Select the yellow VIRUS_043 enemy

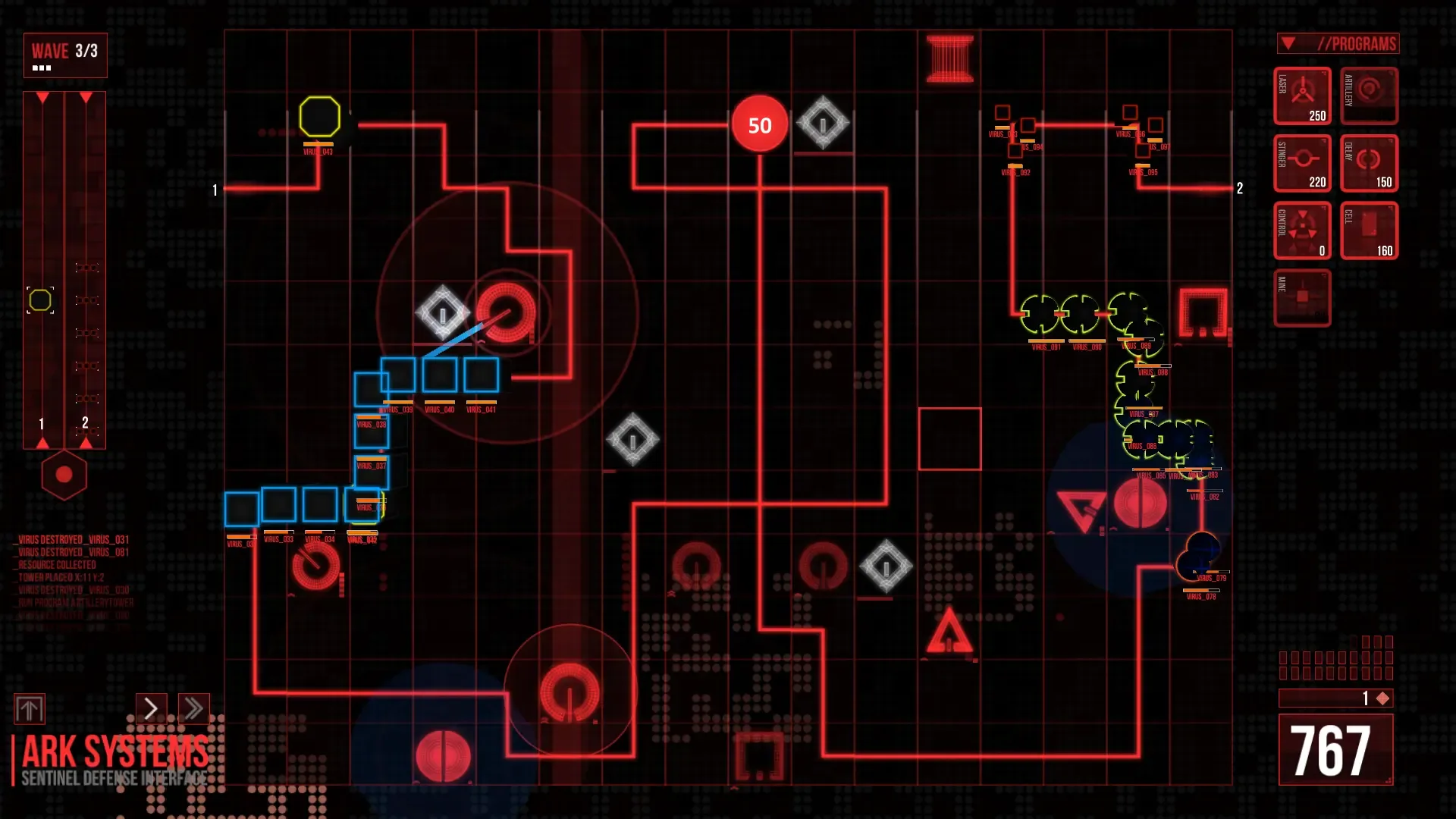[321, 115]
